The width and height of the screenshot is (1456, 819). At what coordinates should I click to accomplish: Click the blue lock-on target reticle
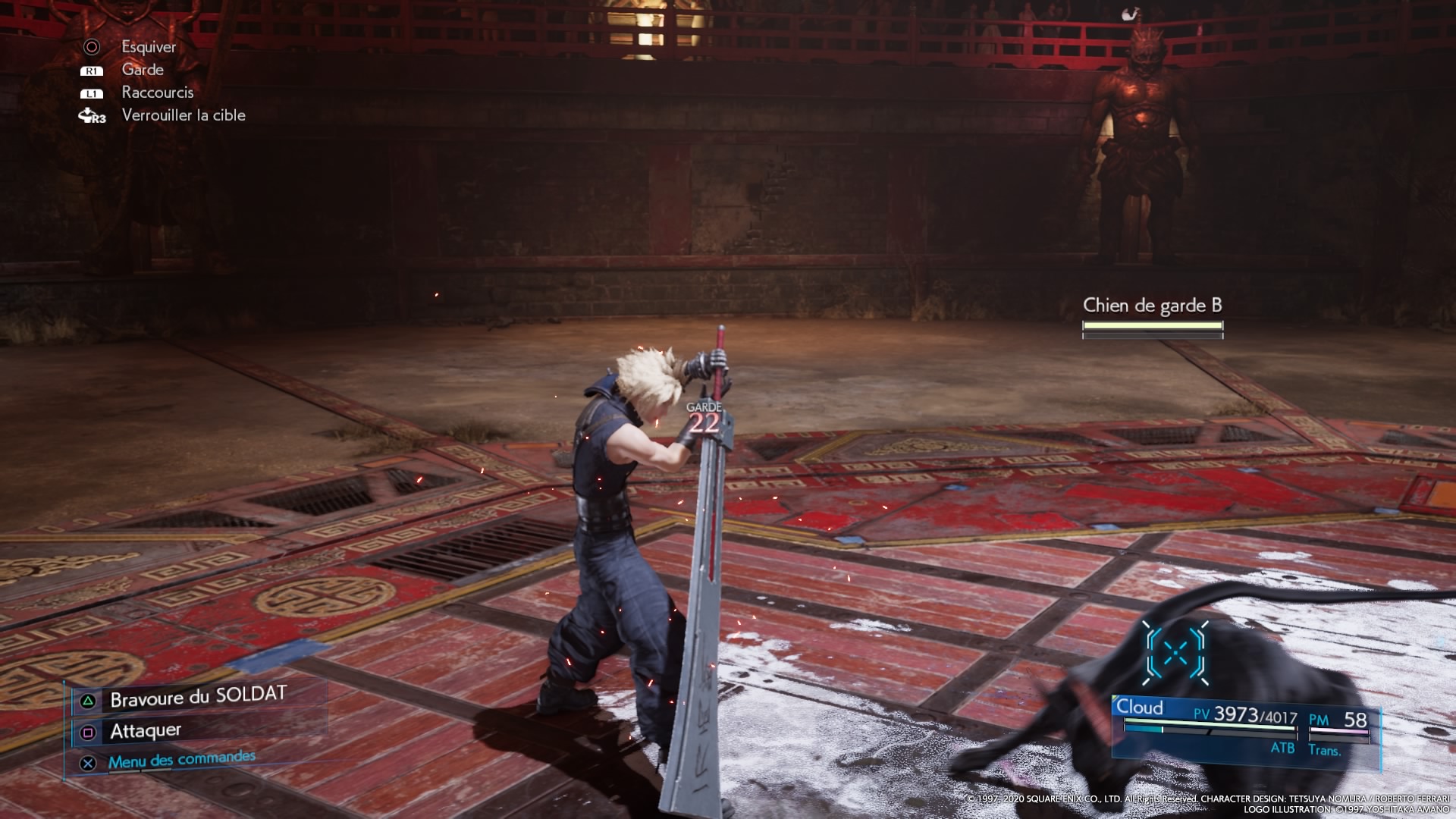pos(1175,652)
